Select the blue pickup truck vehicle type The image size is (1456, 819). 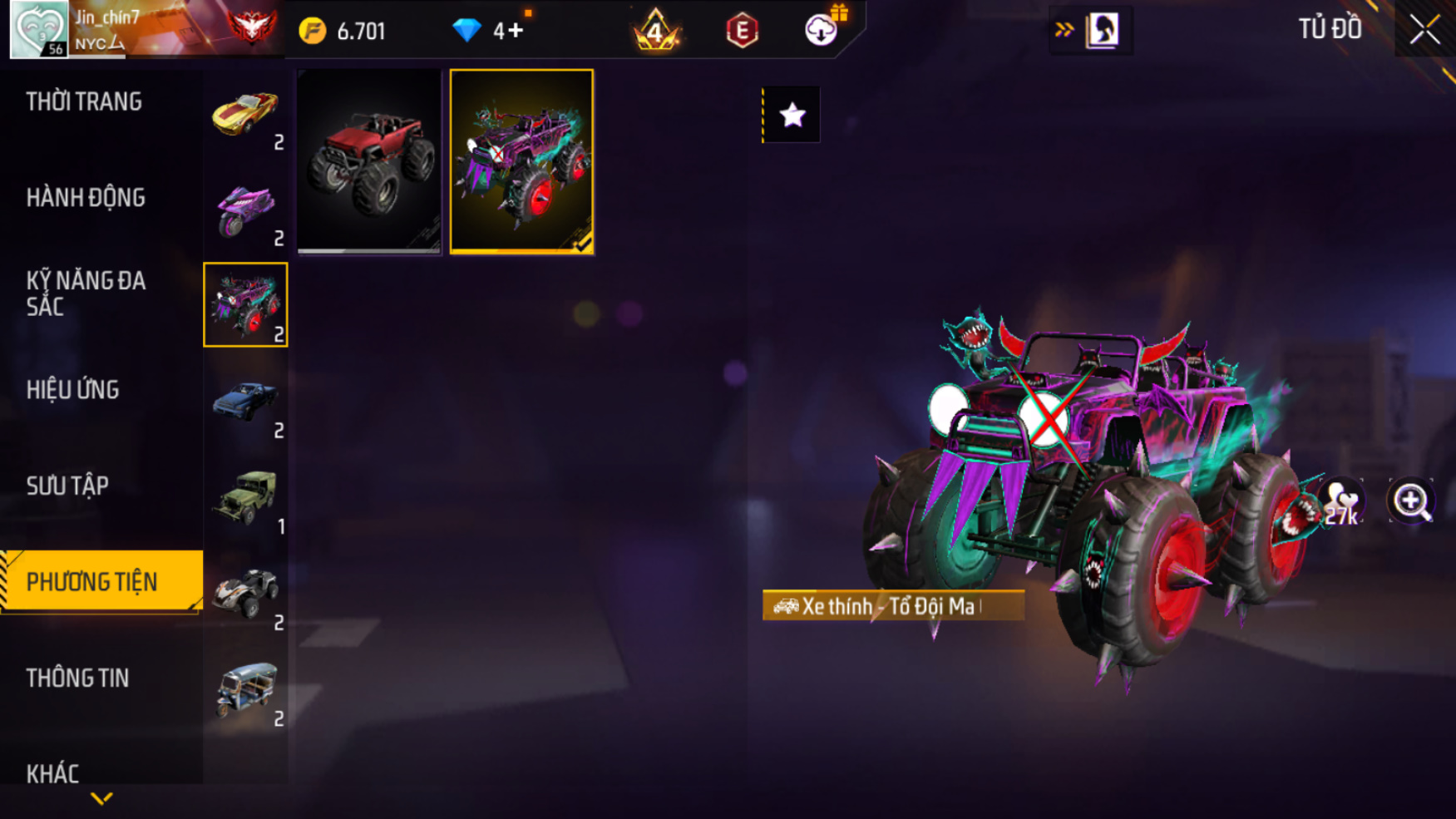[245, 402]
